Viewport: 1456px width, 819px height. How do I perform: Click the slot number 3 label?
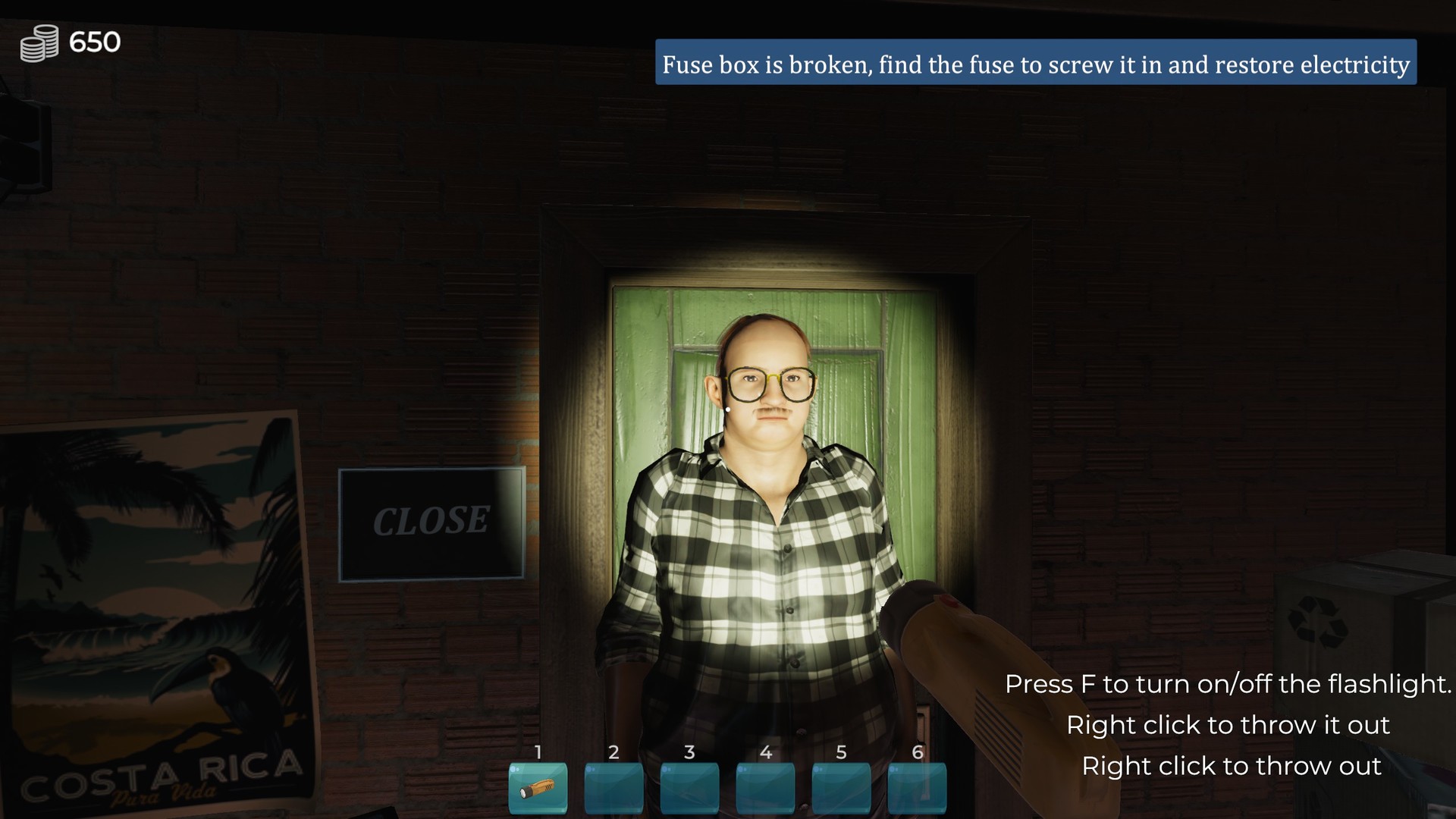click(689, 753)
